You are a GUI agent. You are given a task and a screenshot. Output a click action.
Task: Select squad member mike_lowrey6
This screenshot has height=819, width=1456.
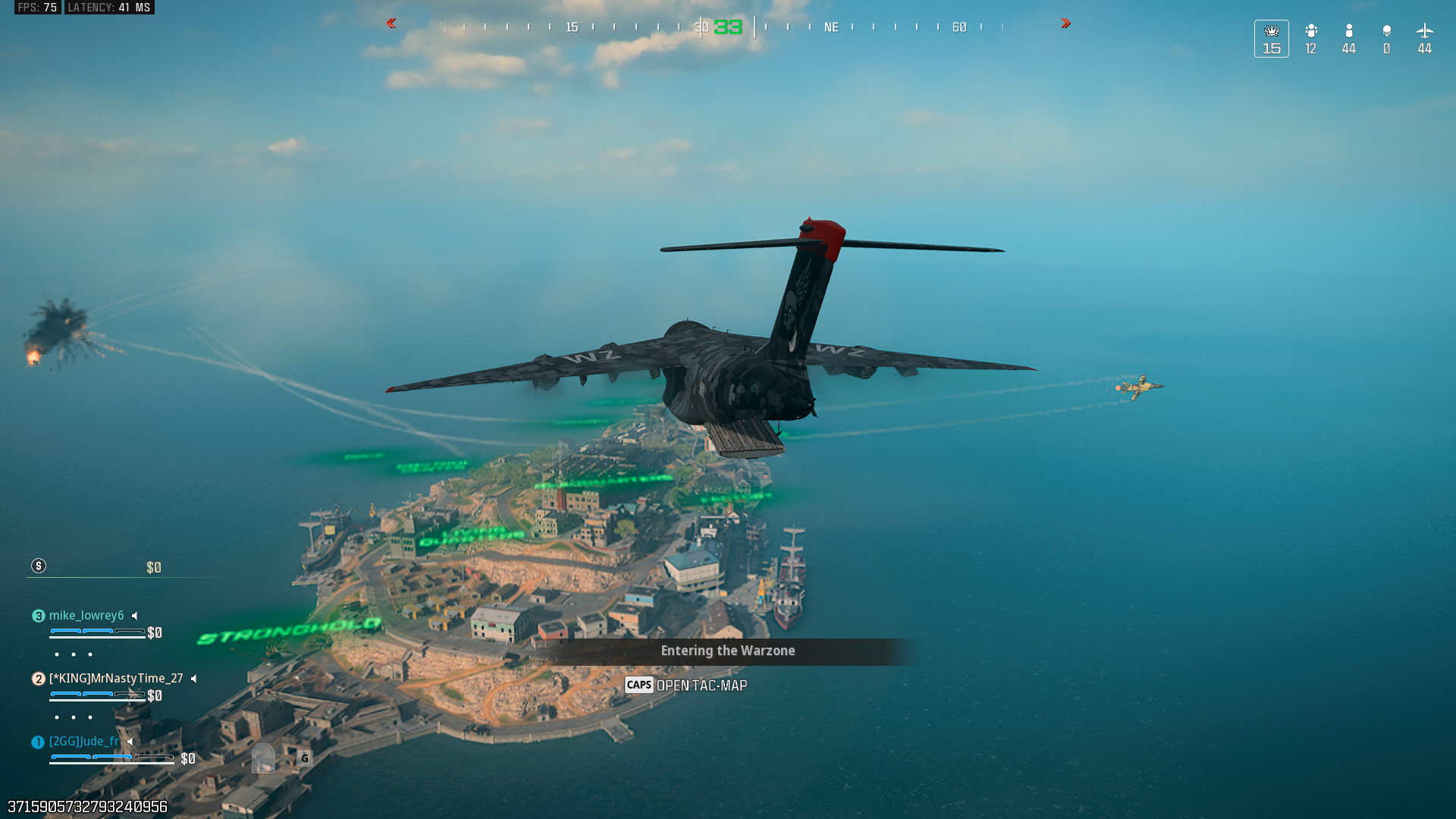point(86,616)
